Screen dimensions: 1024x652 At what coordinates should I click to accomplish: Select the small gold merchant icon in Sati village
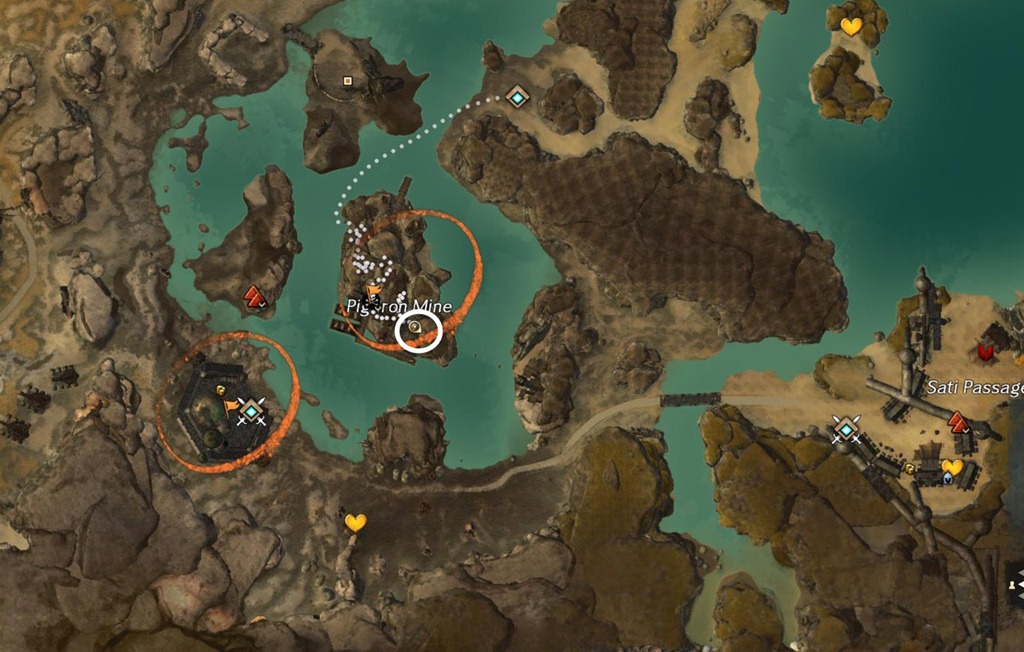tap(911, 467)
